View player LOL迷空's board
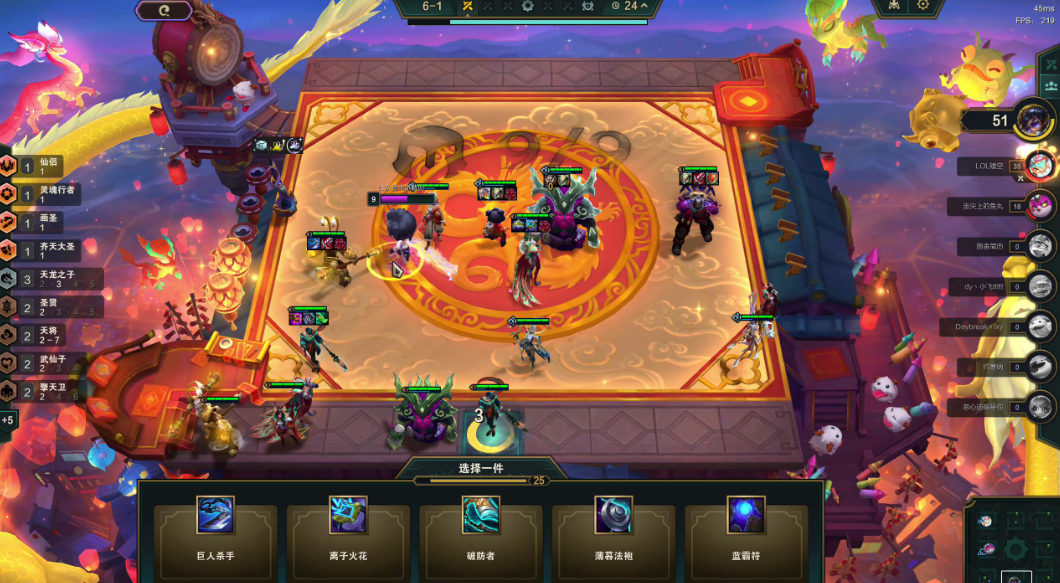 [x=1041, y=164]
